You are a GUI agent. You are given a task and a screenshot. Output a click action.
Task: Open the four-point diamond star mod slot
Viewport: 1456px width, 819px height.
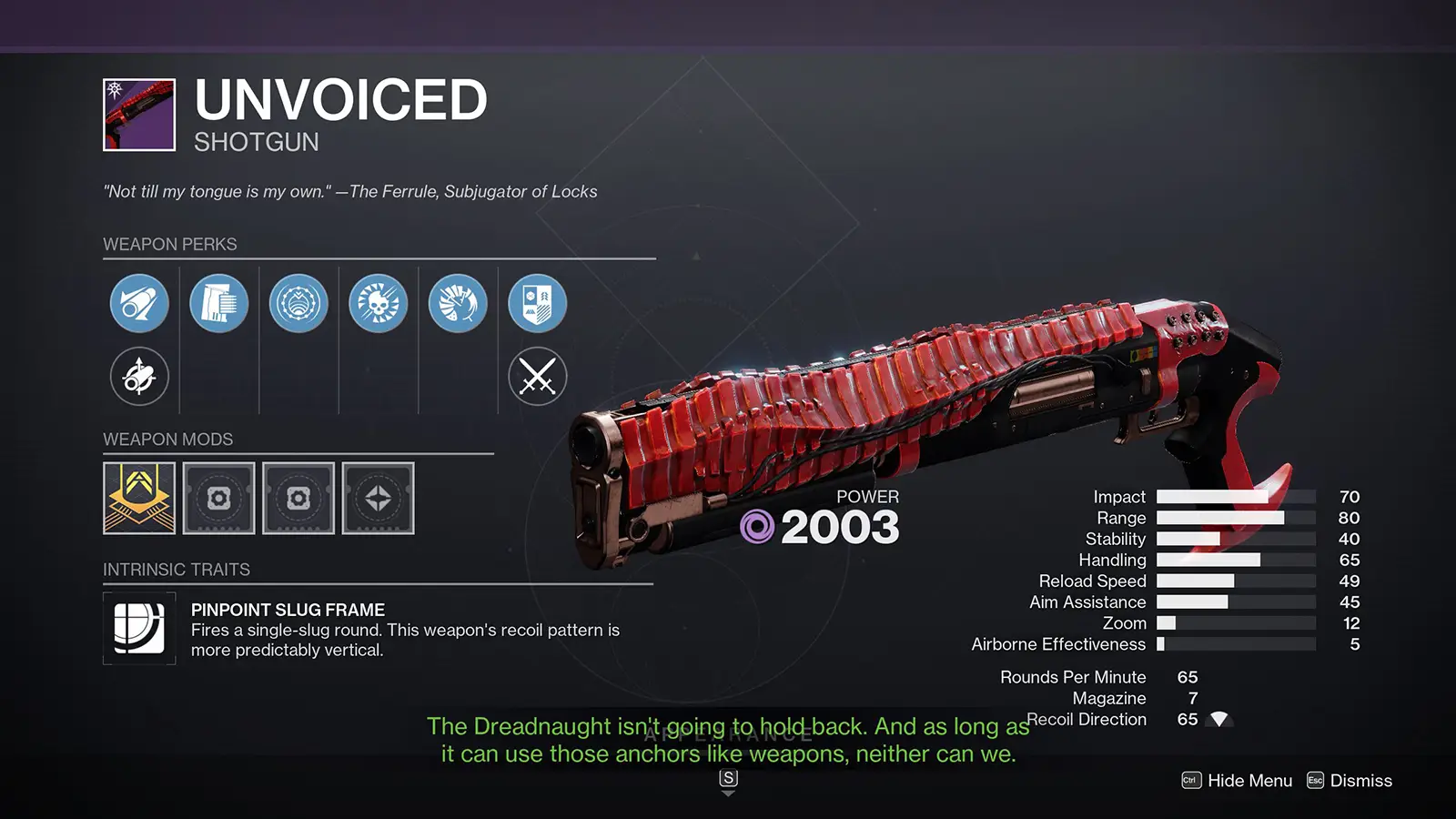coord(378,498)
